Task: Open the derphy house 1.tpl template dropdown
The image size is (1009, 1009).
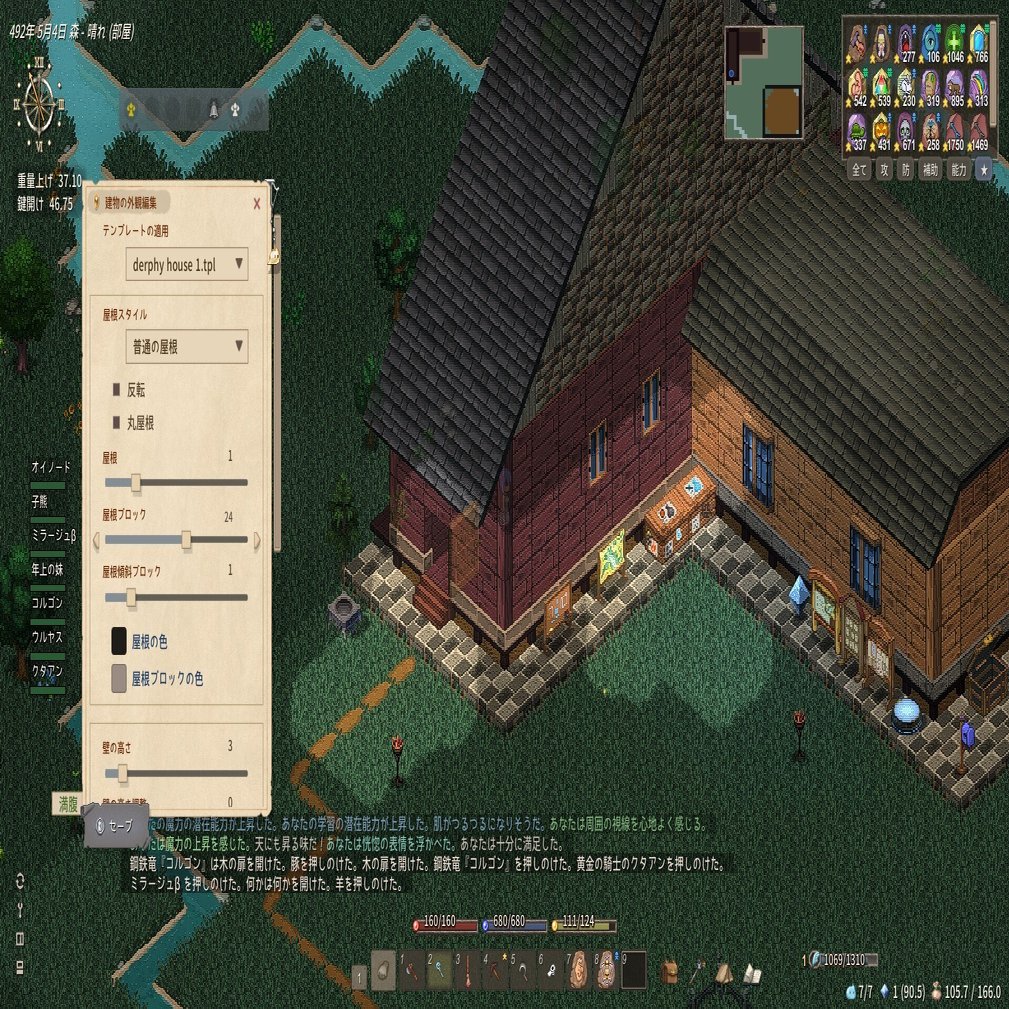Action: point(187,264)
